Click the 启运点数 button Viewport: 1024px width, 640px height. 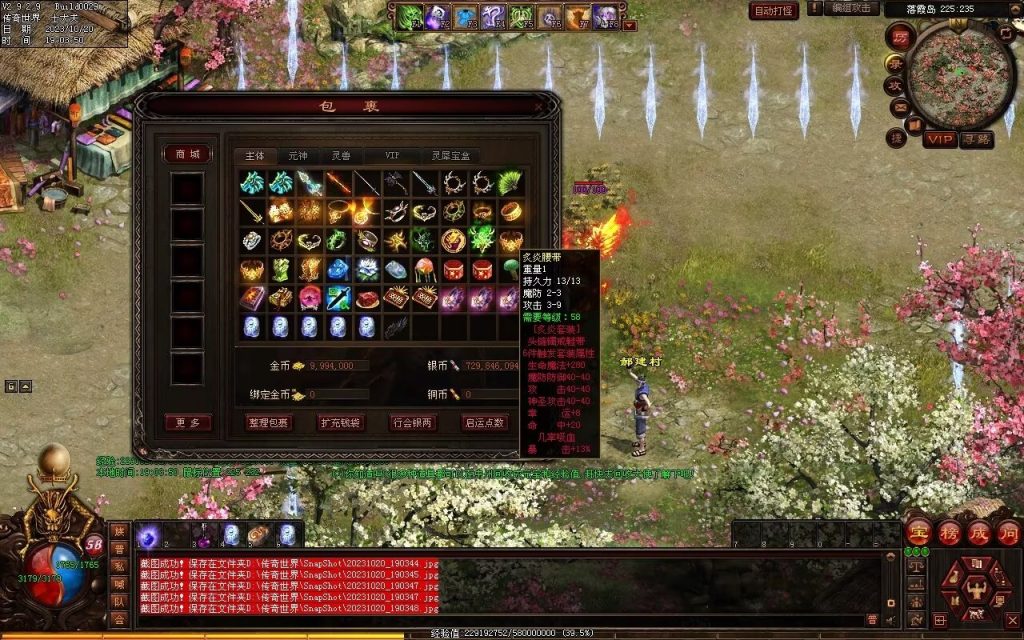tap(485, 423)
